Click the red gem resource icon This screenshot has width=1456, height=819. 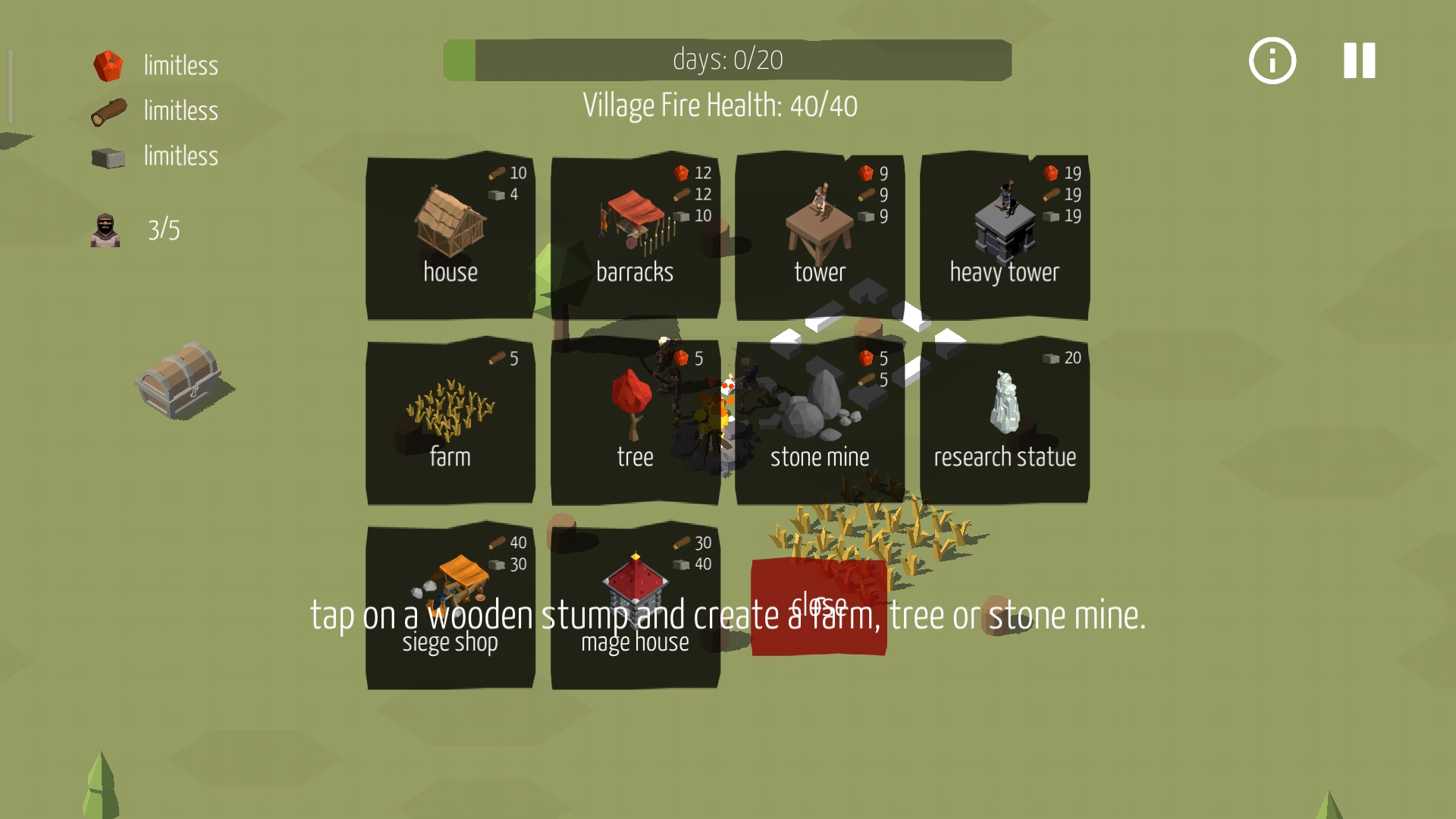point(108,65)
